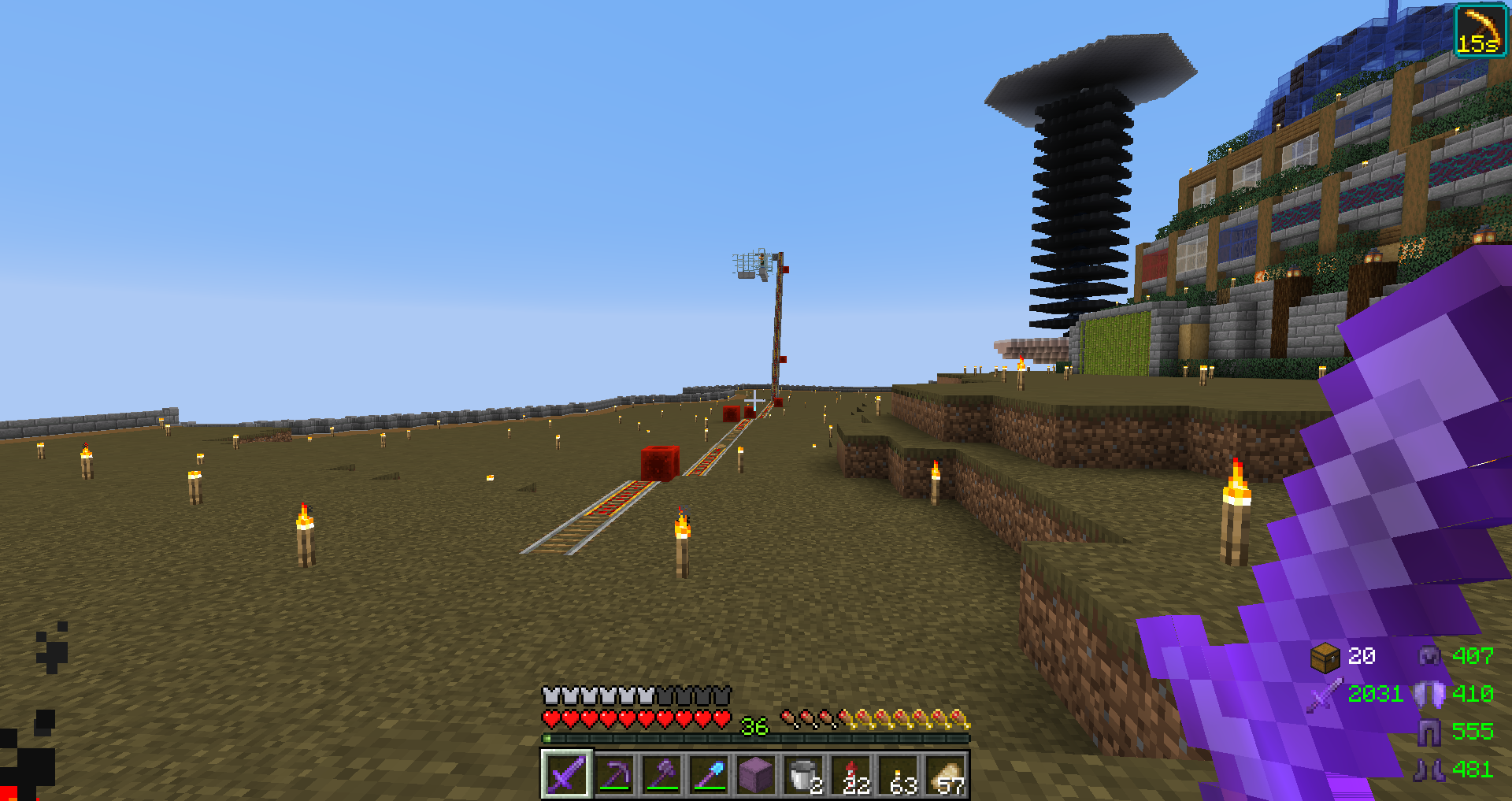Select the netherite pickaxe hotbar slot
1512x801 pixels.
[615, 775]
